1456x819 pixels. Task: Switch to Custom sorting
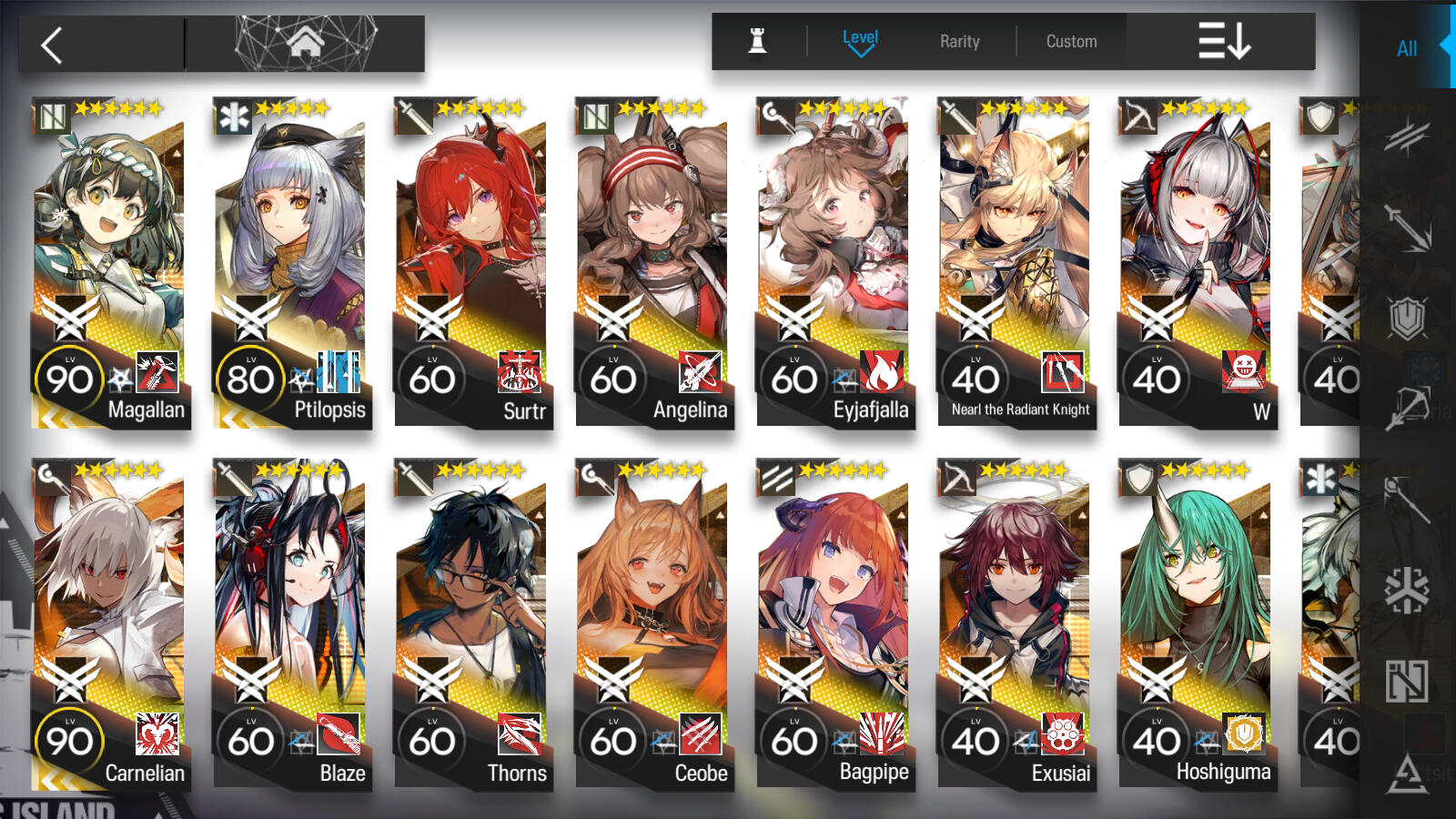[1071, 41]
